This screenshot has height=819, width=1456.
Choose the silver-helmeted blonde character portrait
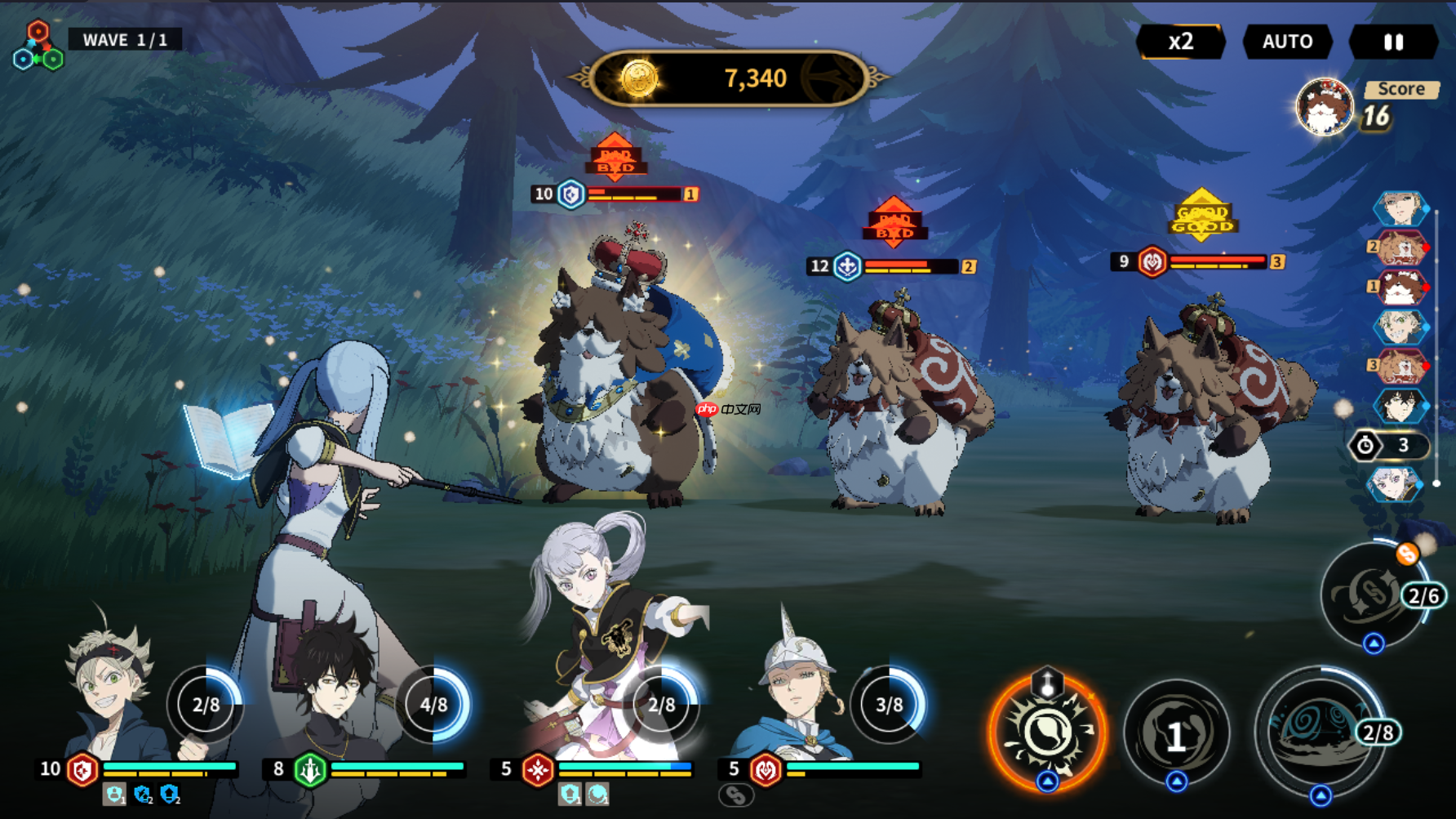(x=796, y=694)
